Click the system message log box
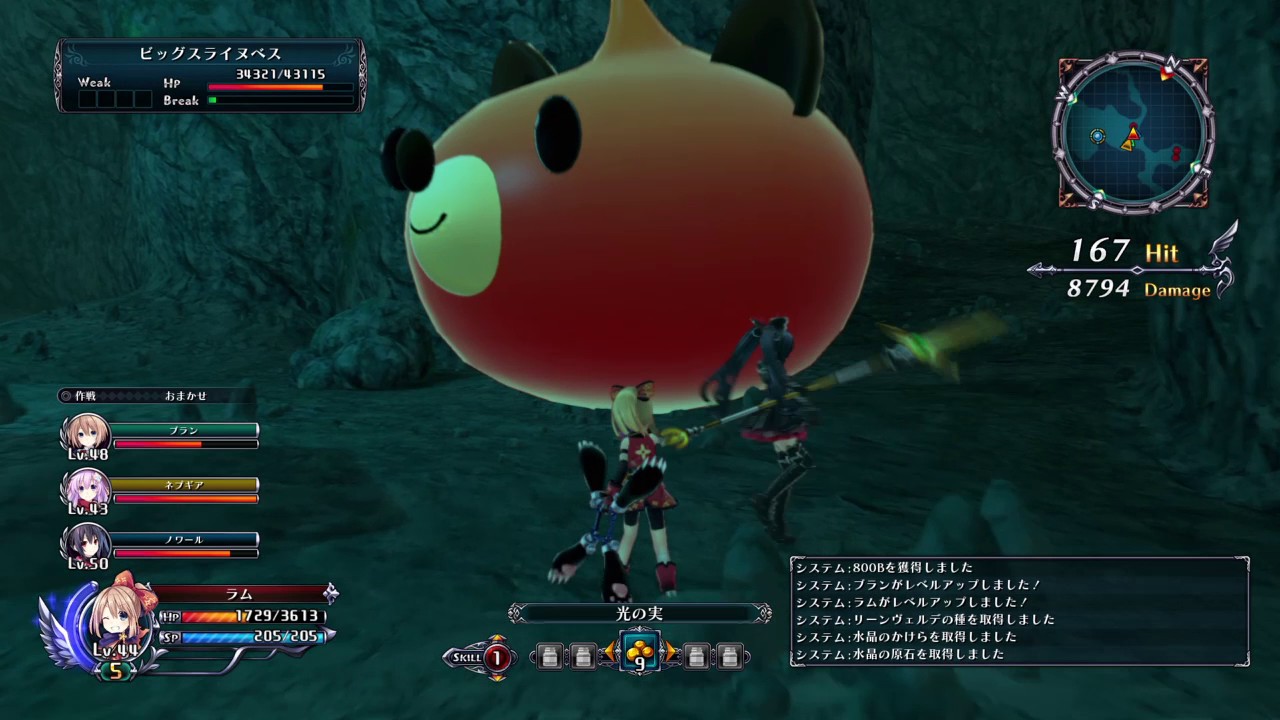The width and height of the screenshot is (1280, 720). pos(1020,611)
